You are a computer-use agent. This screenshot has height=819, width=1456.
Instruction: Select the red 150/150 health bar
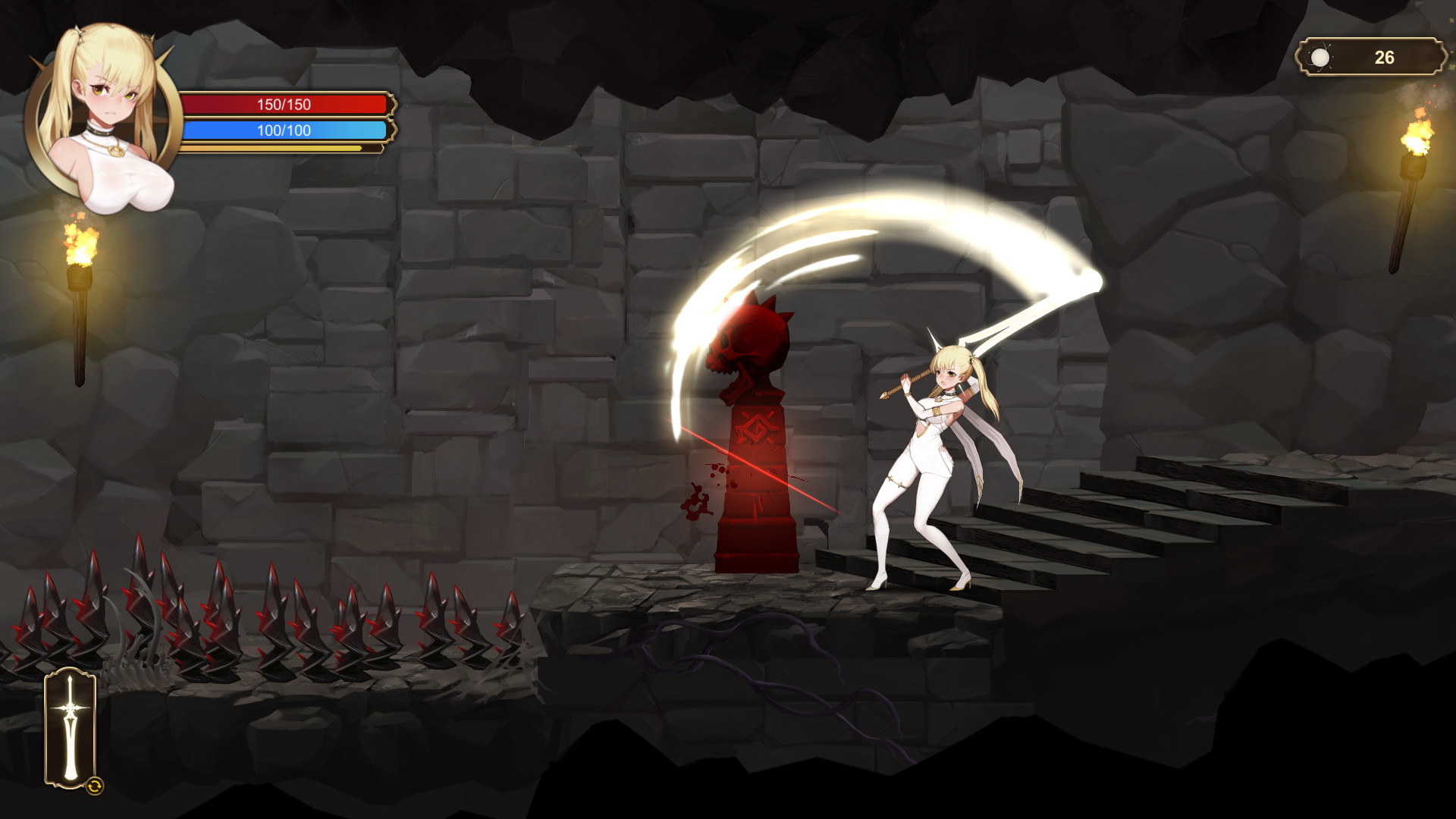(284, 104)
